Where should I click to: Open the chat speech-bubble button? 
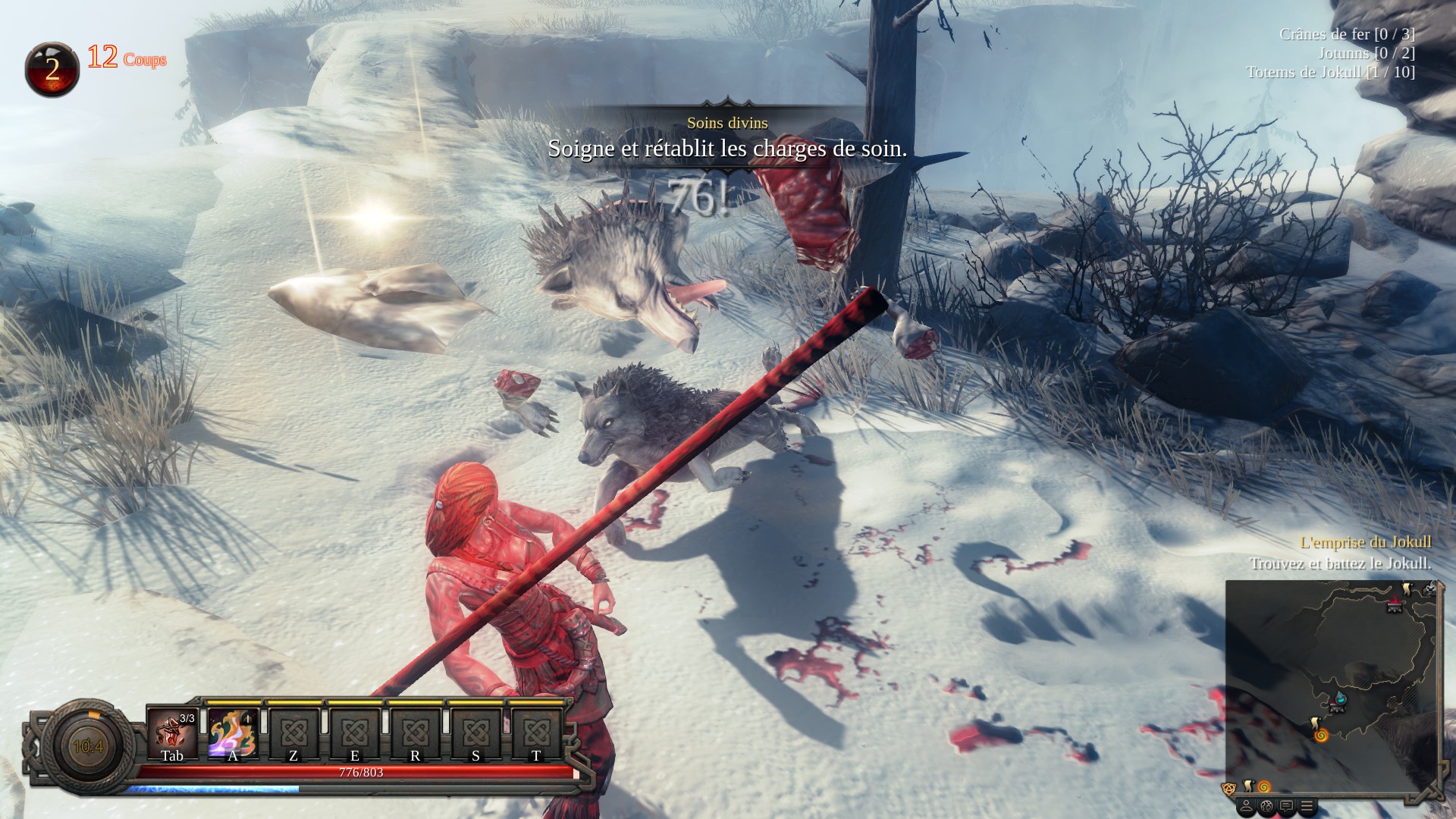coord(1286,806)
